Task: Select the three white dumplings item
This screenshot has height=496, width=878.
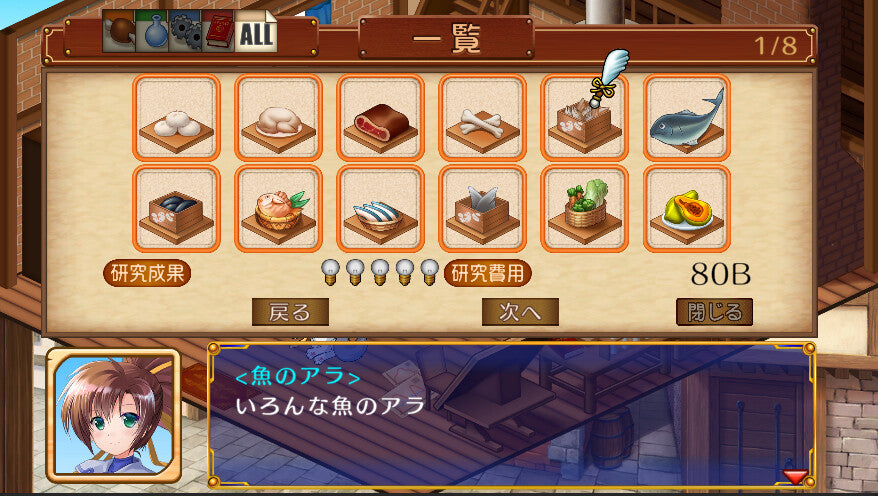Action: click(176, 118)
